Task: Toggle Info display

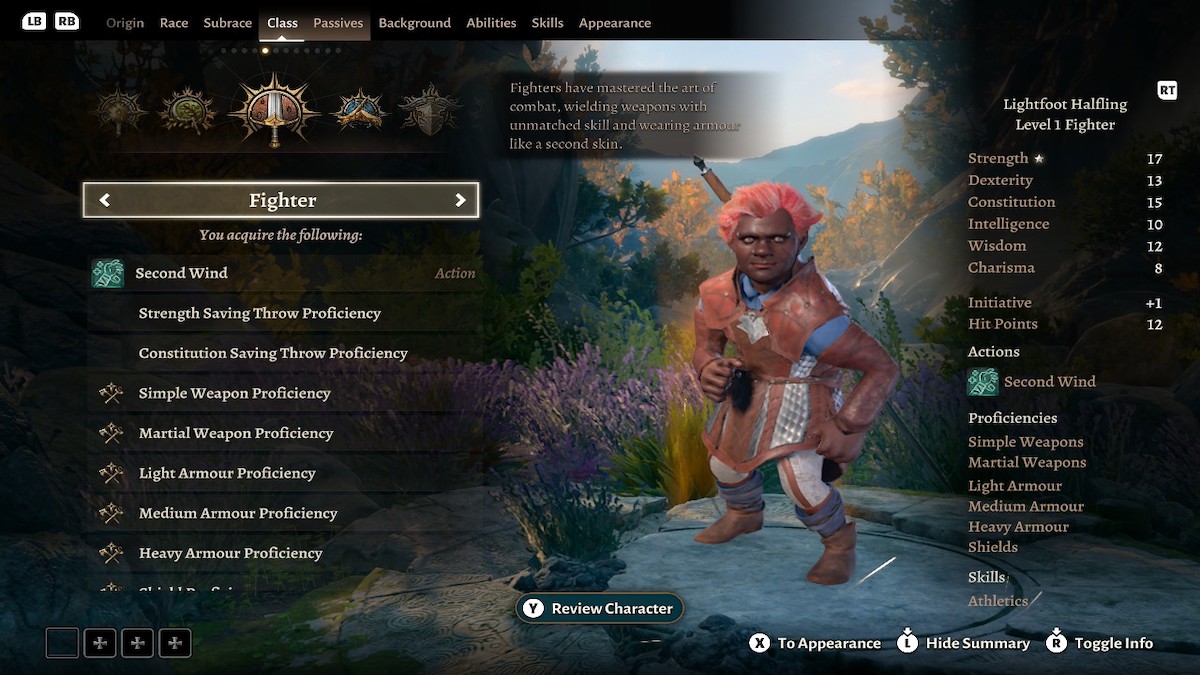Action: (x=1100, y=643)
